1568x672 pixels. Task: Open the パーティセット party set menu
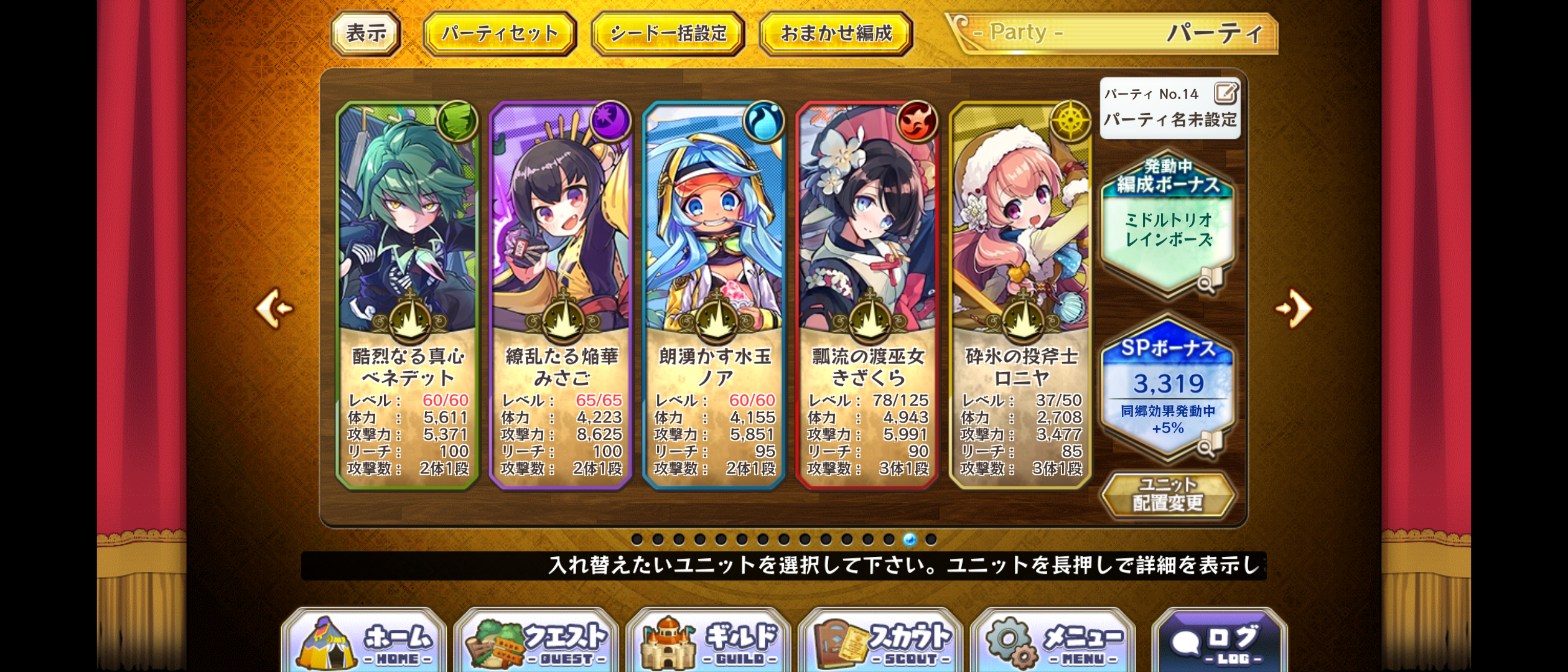pos(500,34)
